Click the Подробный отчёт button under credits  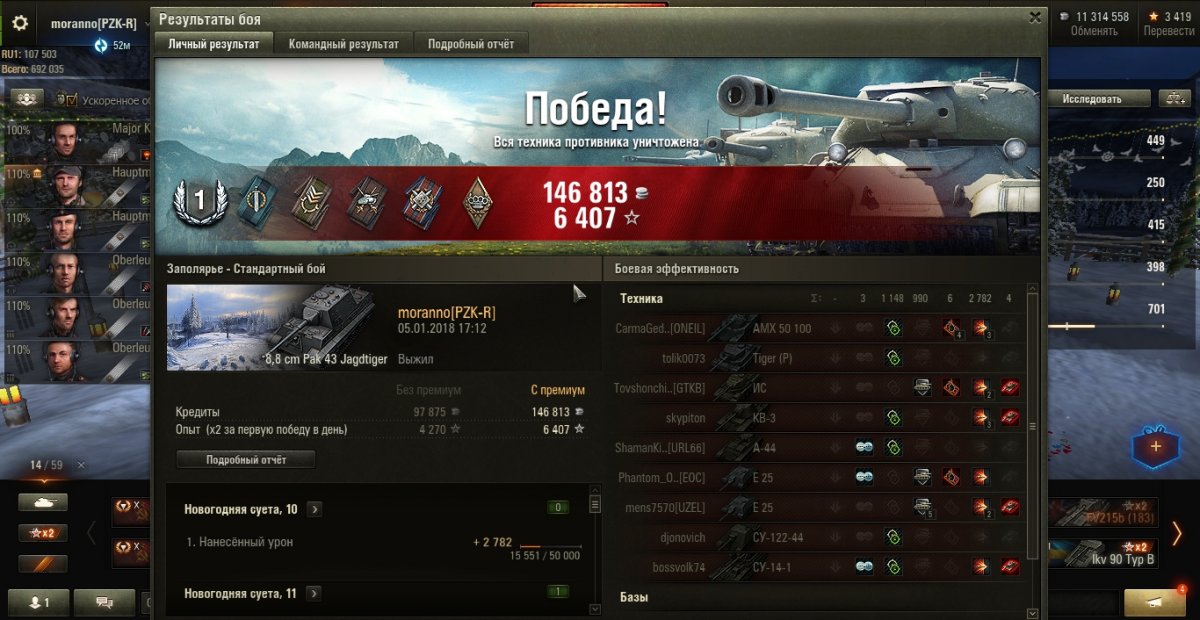pos(246,460)
